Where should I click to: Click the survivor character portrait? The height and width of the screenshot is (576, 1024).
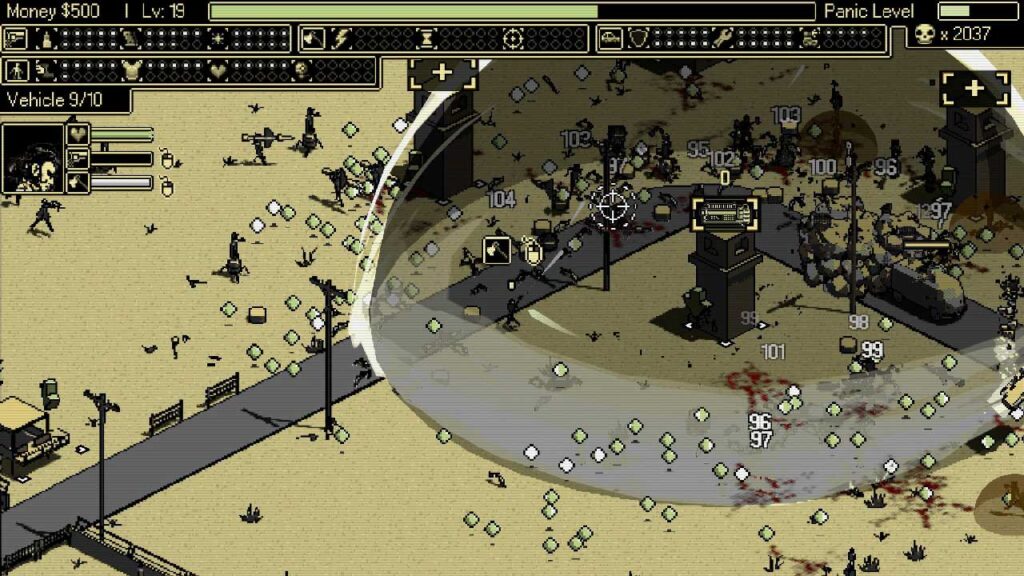click(x=32, y=158)
